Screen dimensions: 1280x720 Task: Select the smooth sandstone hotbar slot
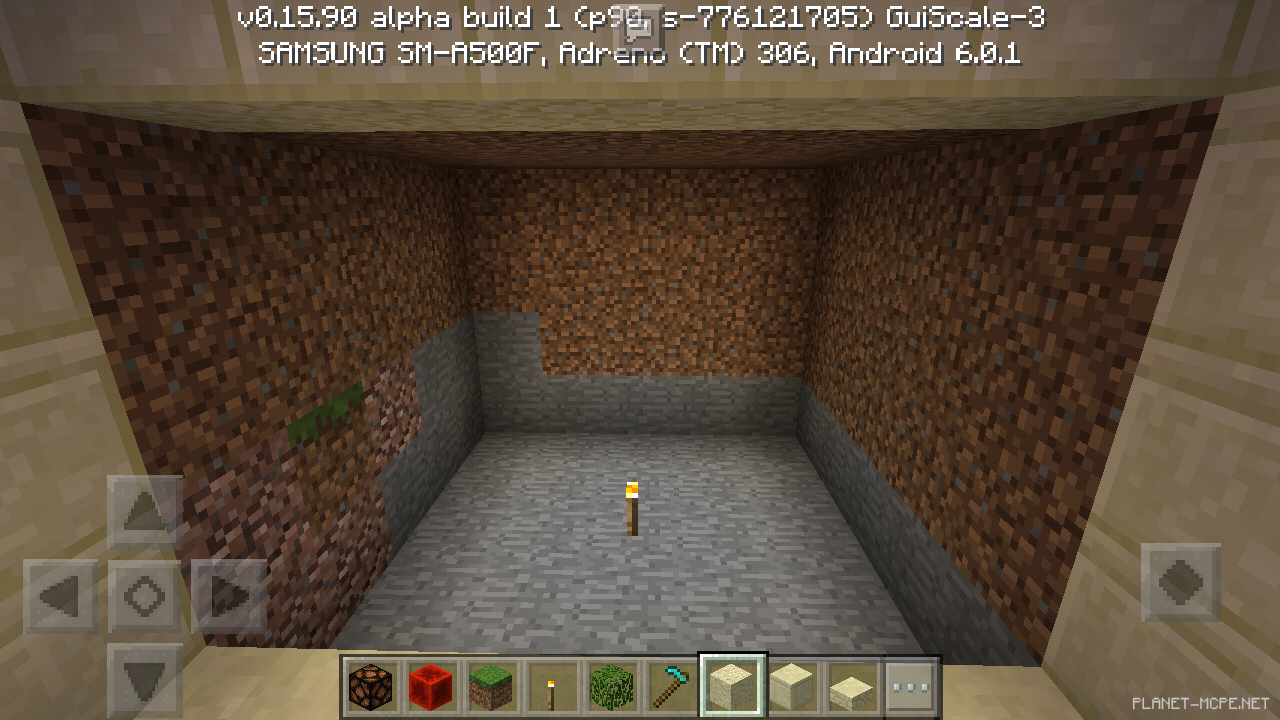pos(793,685)
